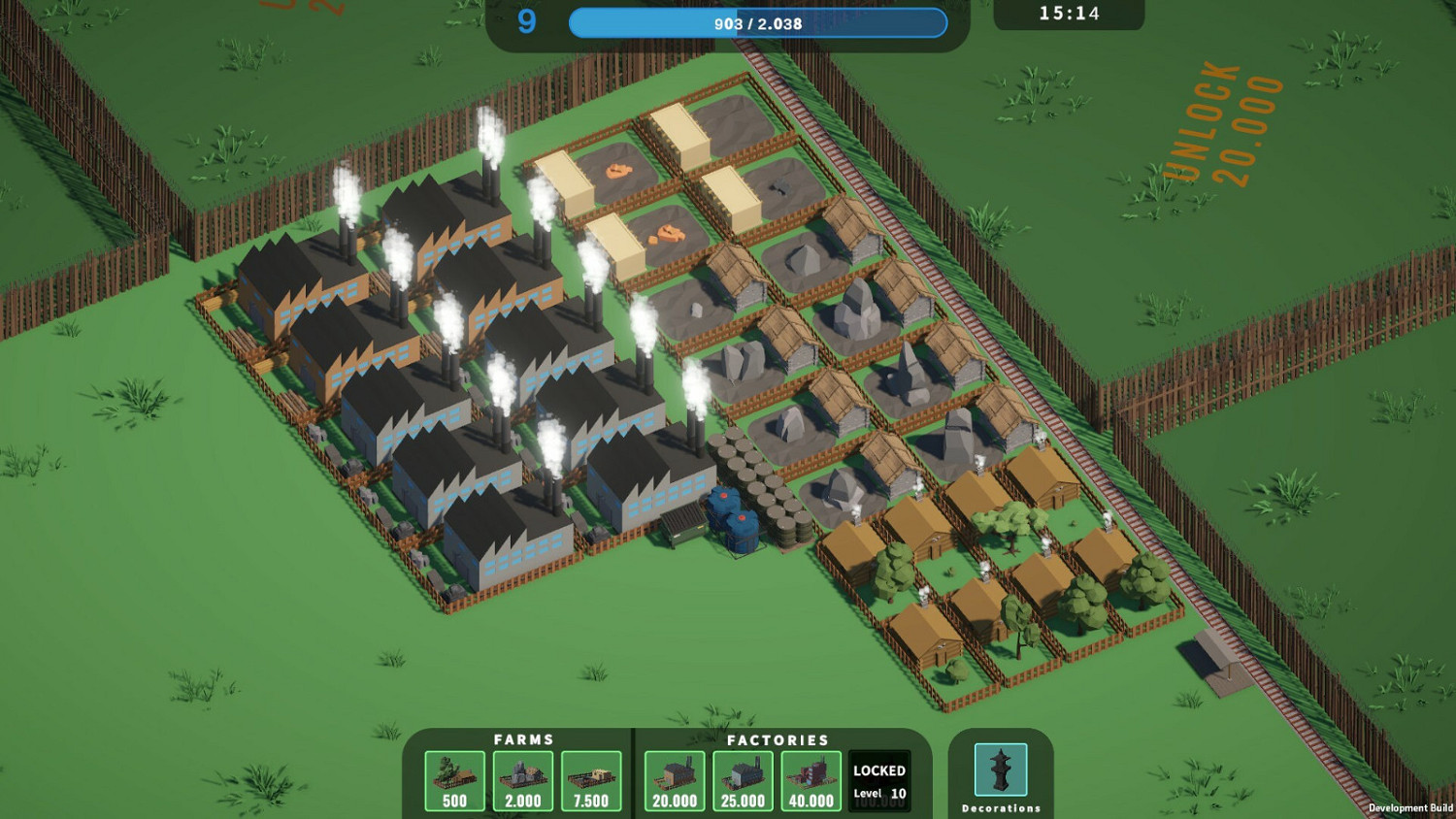Switch to the FARMS category label

523,739
